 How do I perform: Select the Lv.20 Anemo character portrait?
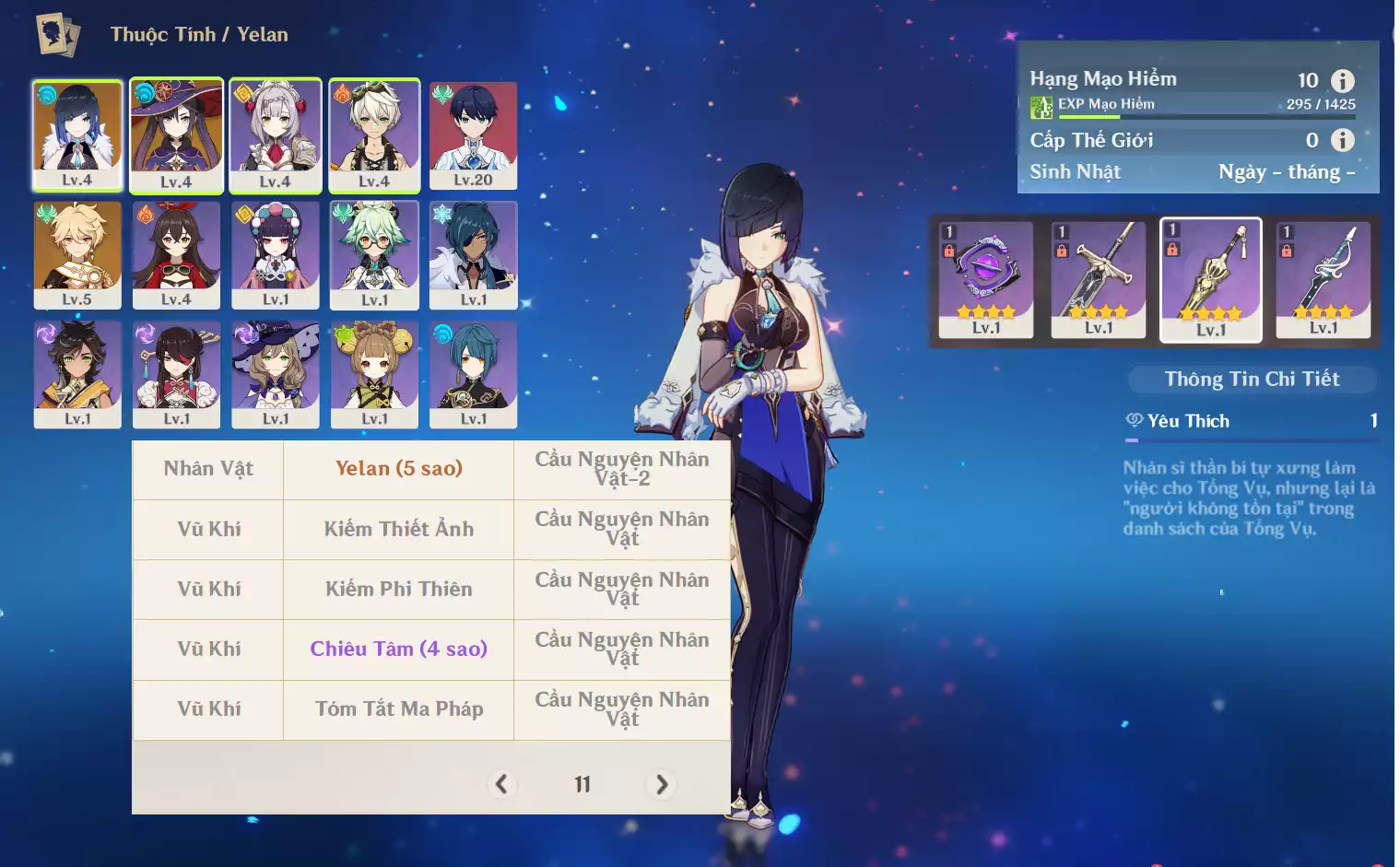pos(473,135)
